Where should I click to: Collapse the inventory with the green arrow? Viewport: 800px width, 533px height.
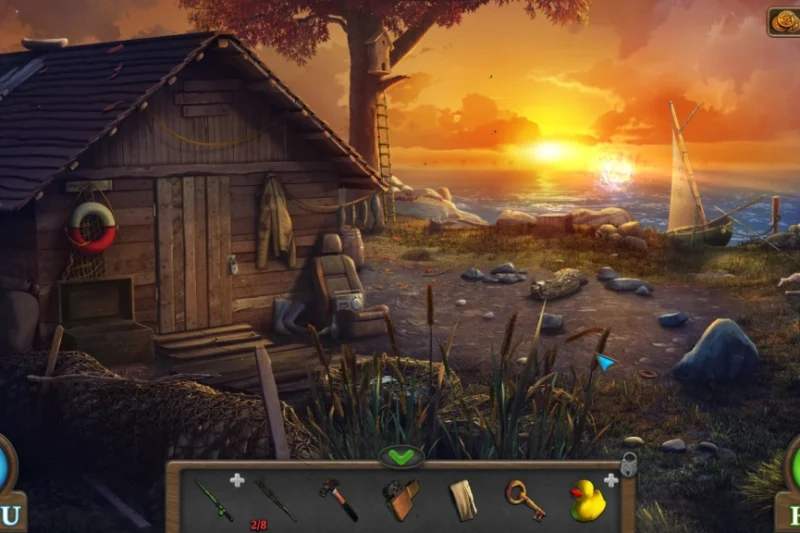401,458
